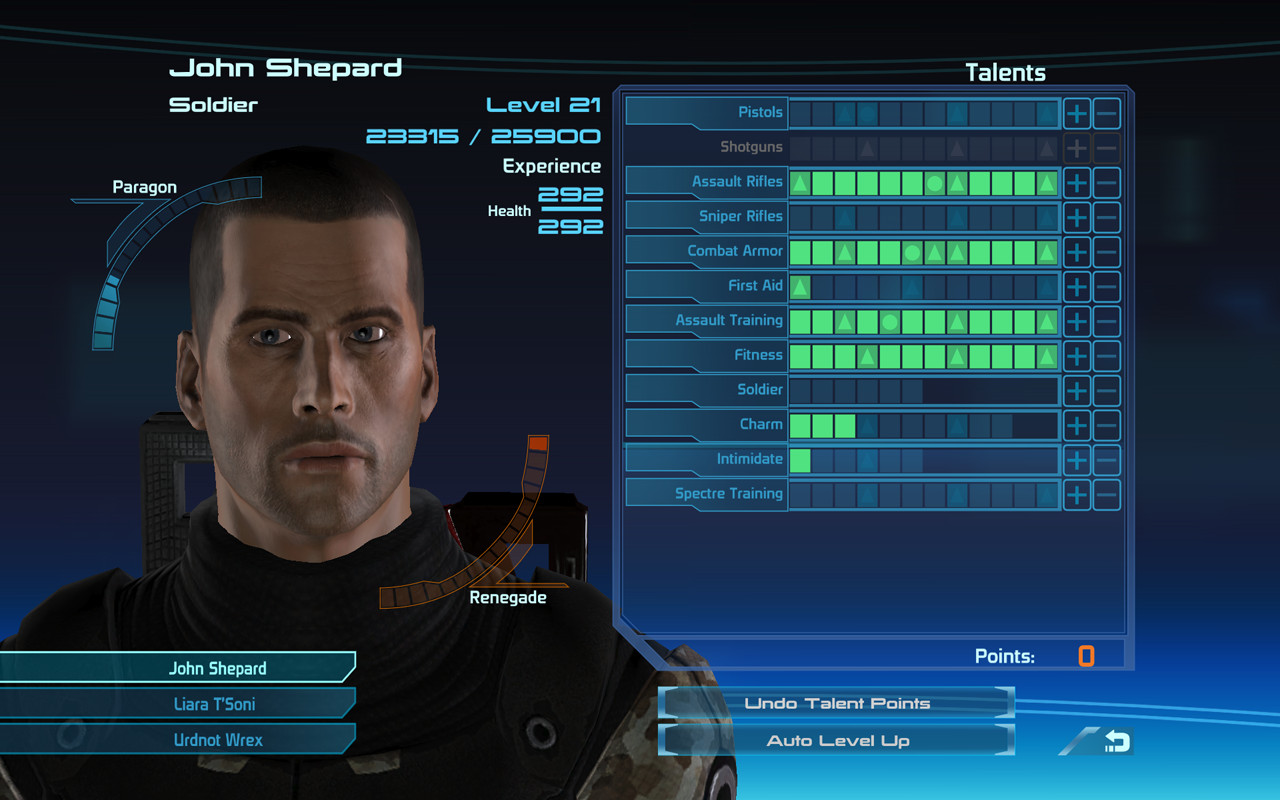Add a point to Spectre Training

(1077, 493)
